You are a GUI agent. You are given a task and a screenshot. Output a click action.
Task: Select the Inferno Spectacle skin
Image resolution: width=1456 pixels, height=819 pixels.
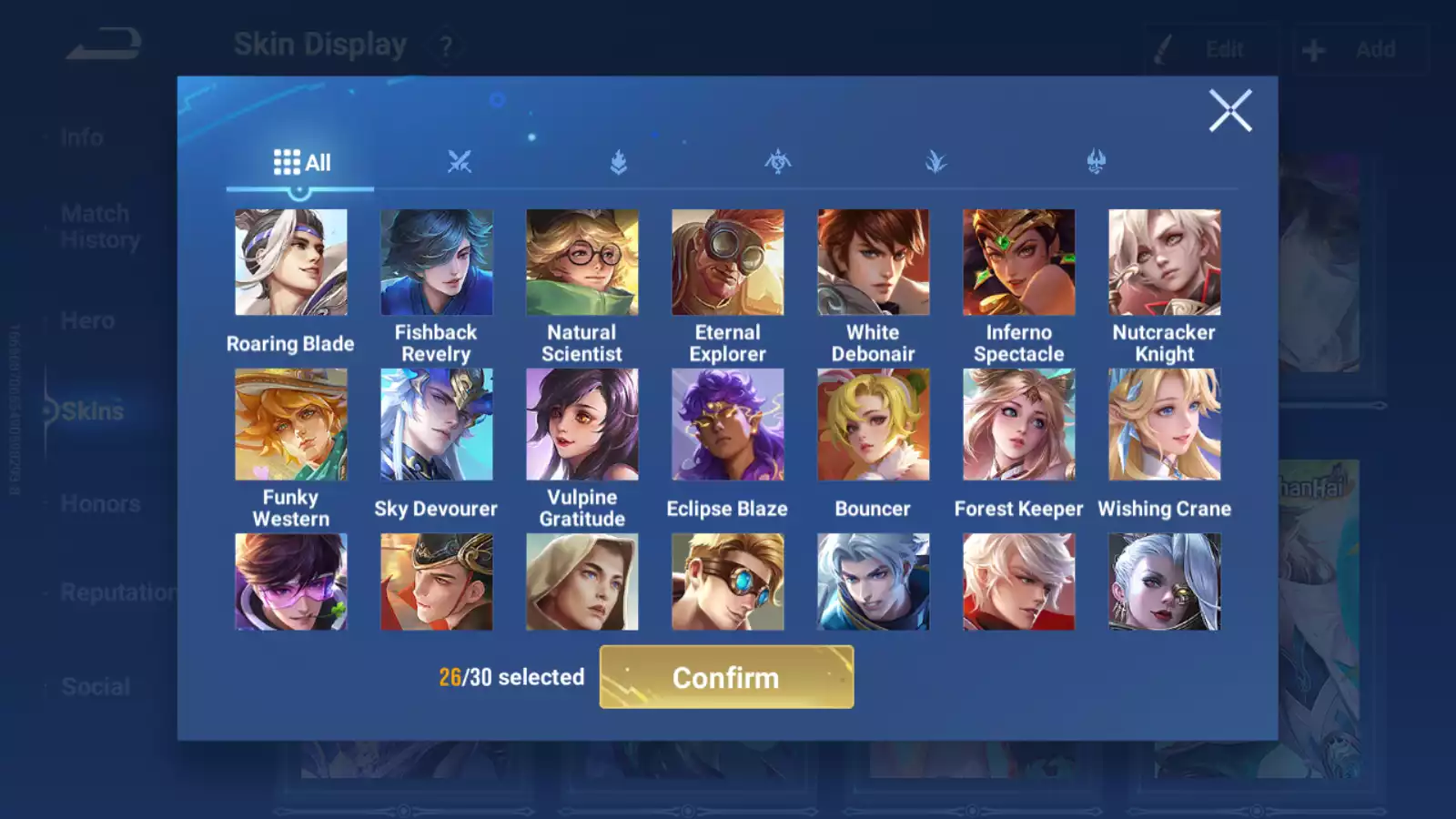point(1018,262)
